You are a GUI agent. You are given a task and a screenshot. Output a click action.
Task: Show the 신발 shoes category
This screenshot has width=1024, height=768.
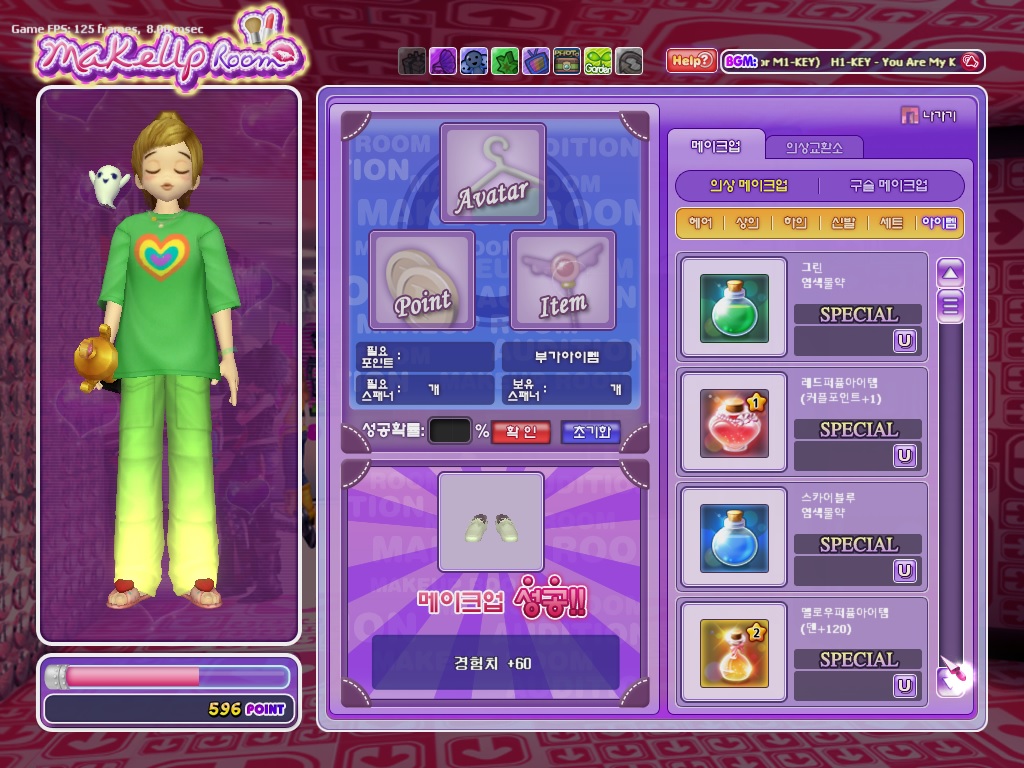843,223
